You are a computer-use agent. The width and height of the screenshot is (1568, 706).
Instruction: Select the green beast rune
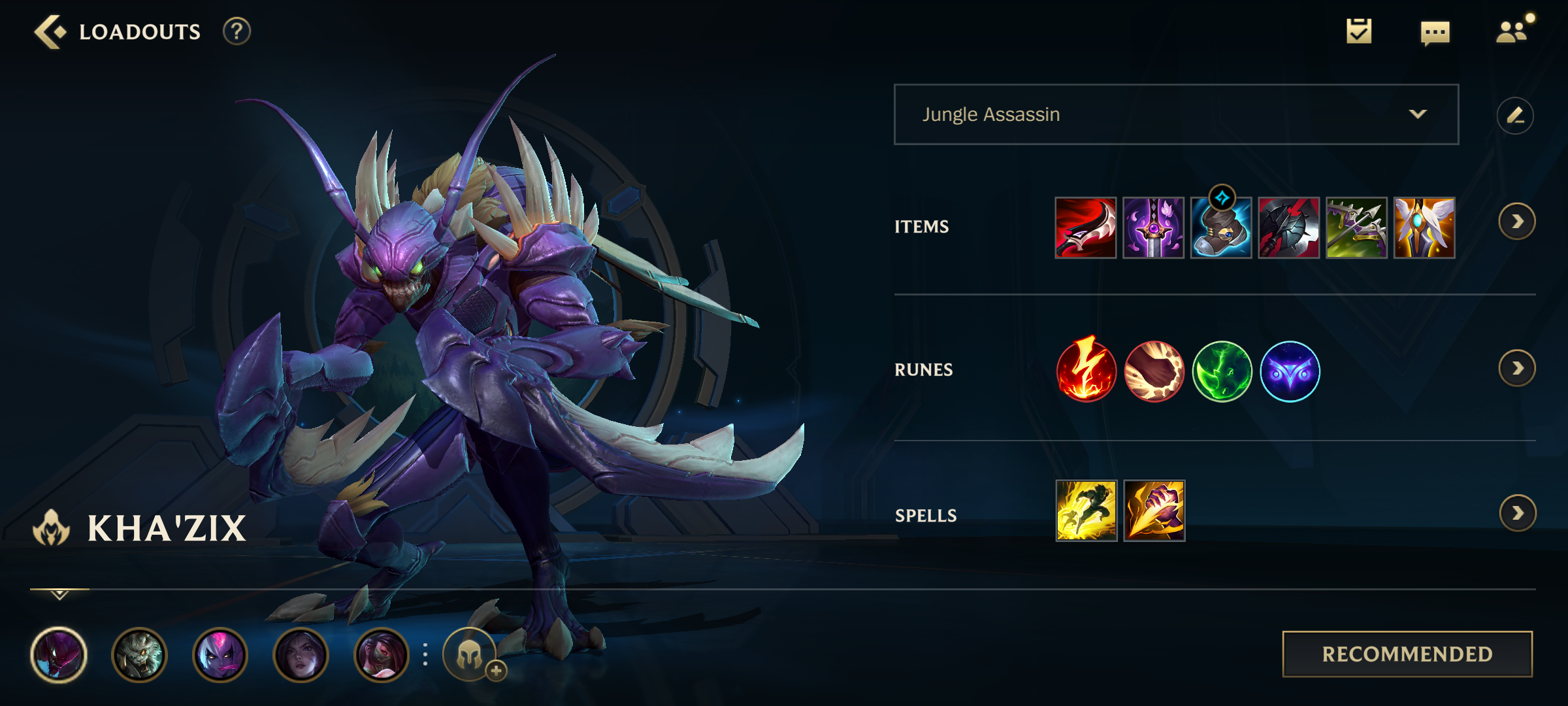click(x=1222, y=371)
